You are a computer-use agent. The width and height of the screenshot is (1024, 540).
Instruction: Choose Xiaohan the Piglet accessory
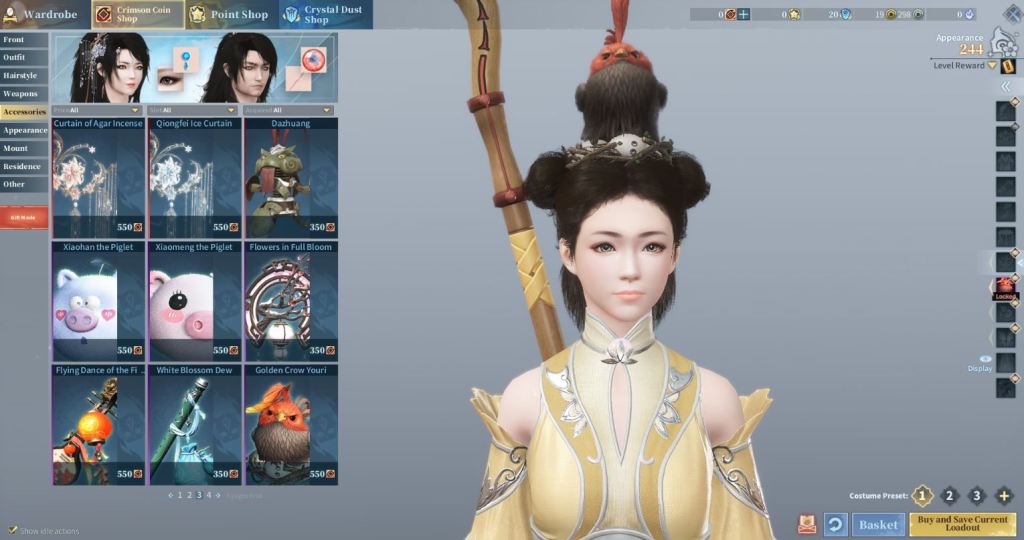(98, 301)
